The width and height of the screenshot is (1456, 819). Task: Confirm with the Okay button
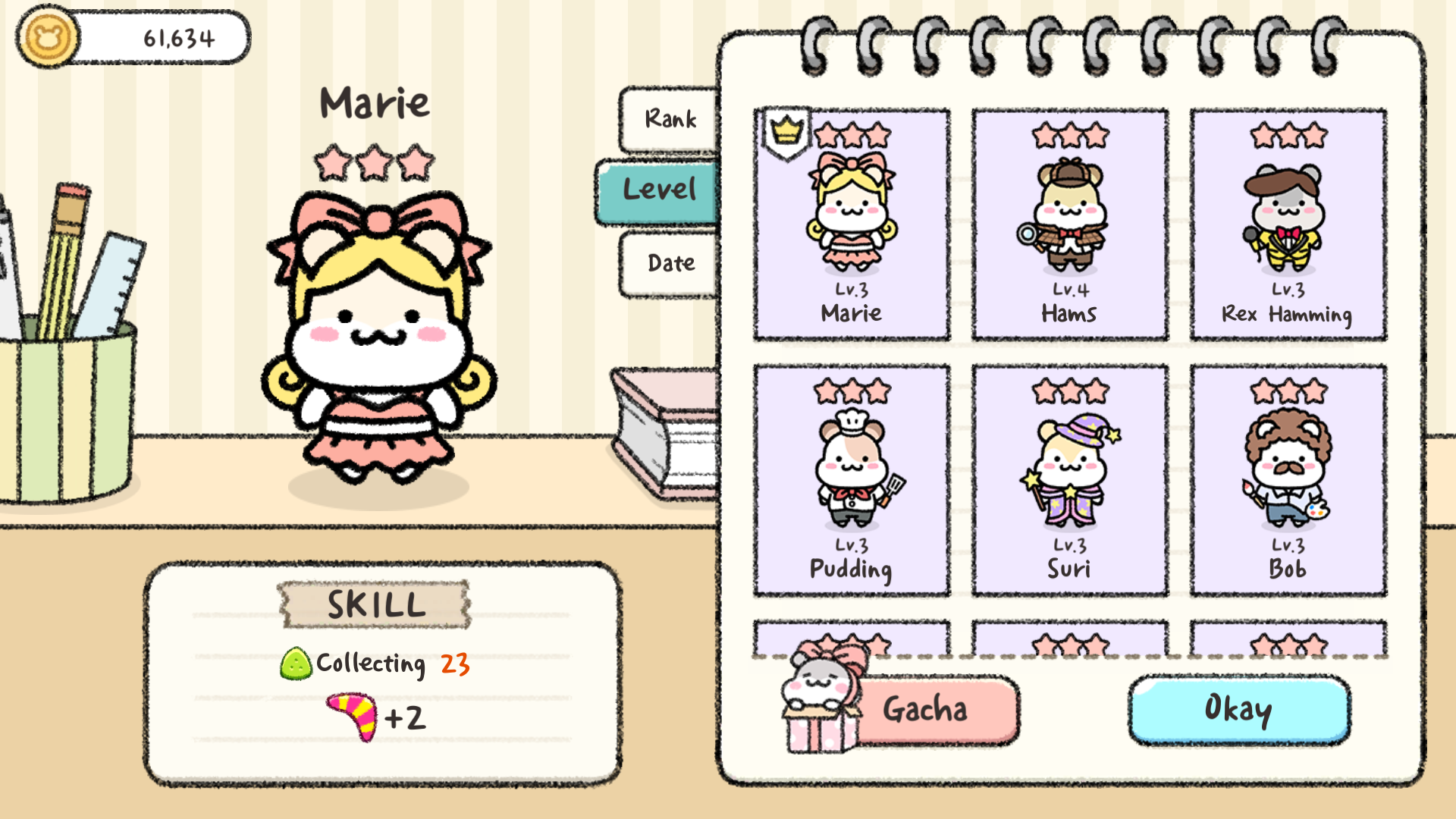(1239, 710)
